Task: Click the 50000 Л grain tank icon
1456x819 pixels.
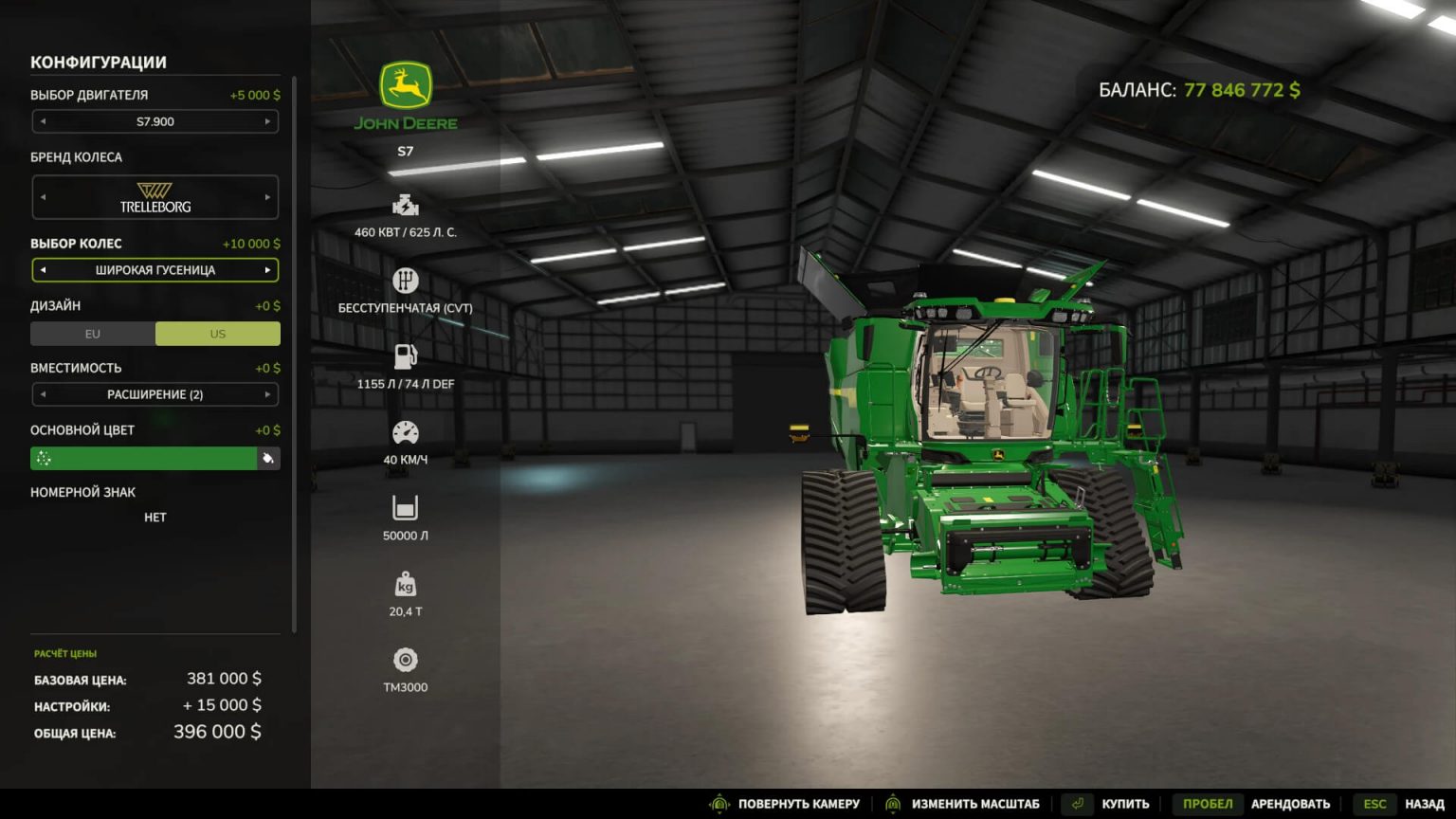Action: (406, 507)
